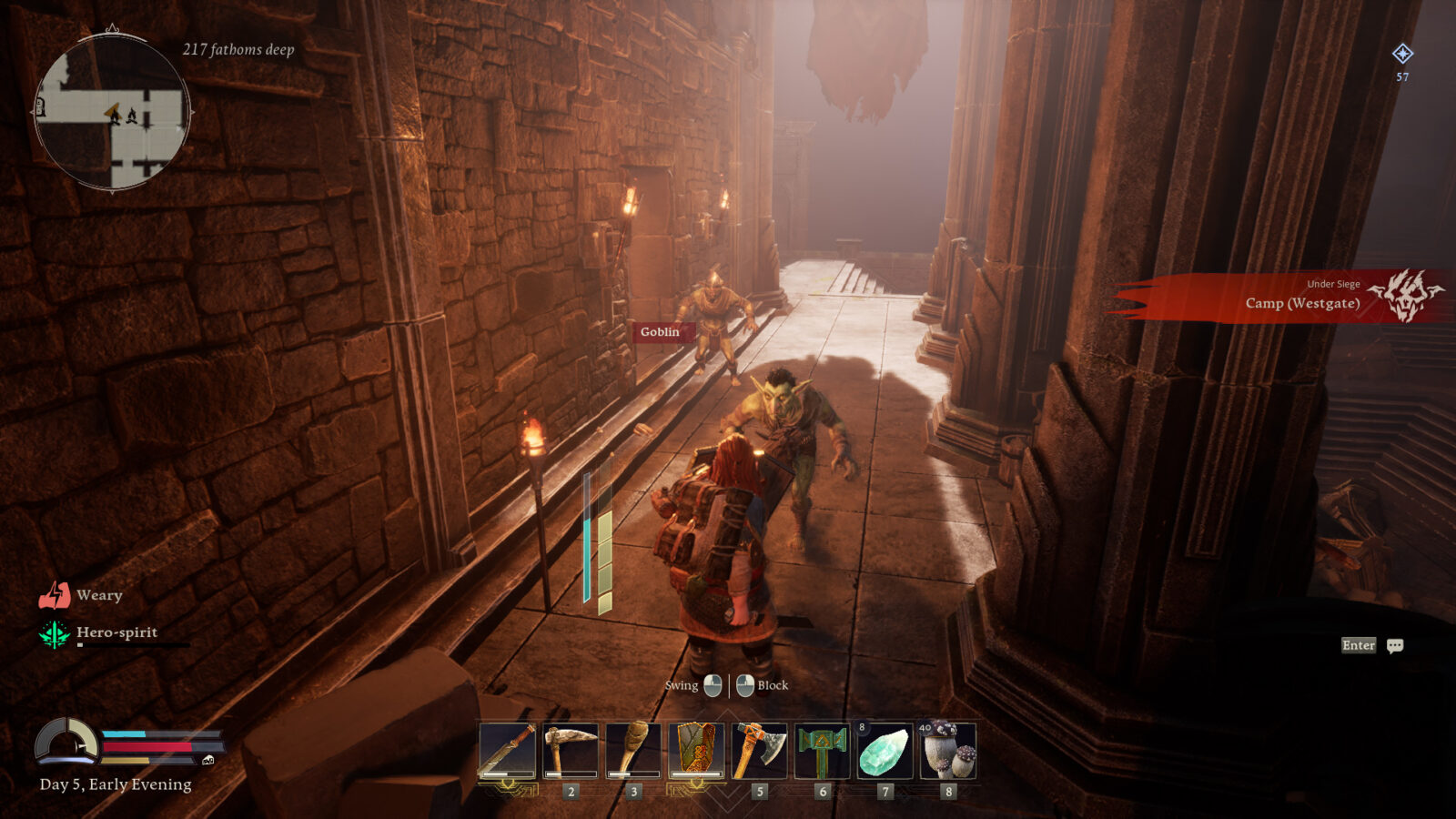Click the diamond compass marker showing 57
Screen dimensions: 1456x819
pos(1401,55)
